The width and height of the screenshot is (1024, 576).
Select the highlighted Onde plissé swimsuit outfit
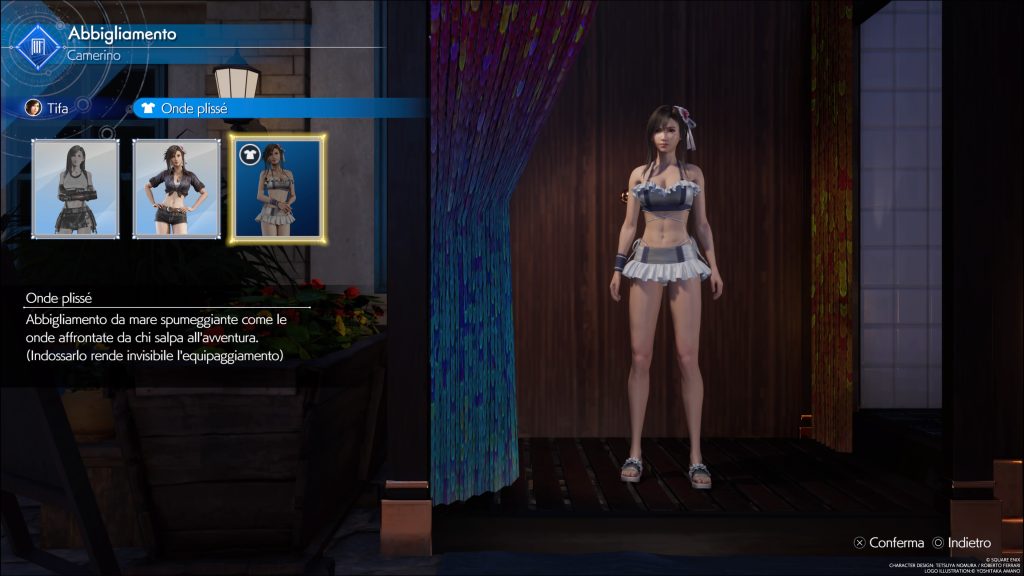tap(277, 189)
